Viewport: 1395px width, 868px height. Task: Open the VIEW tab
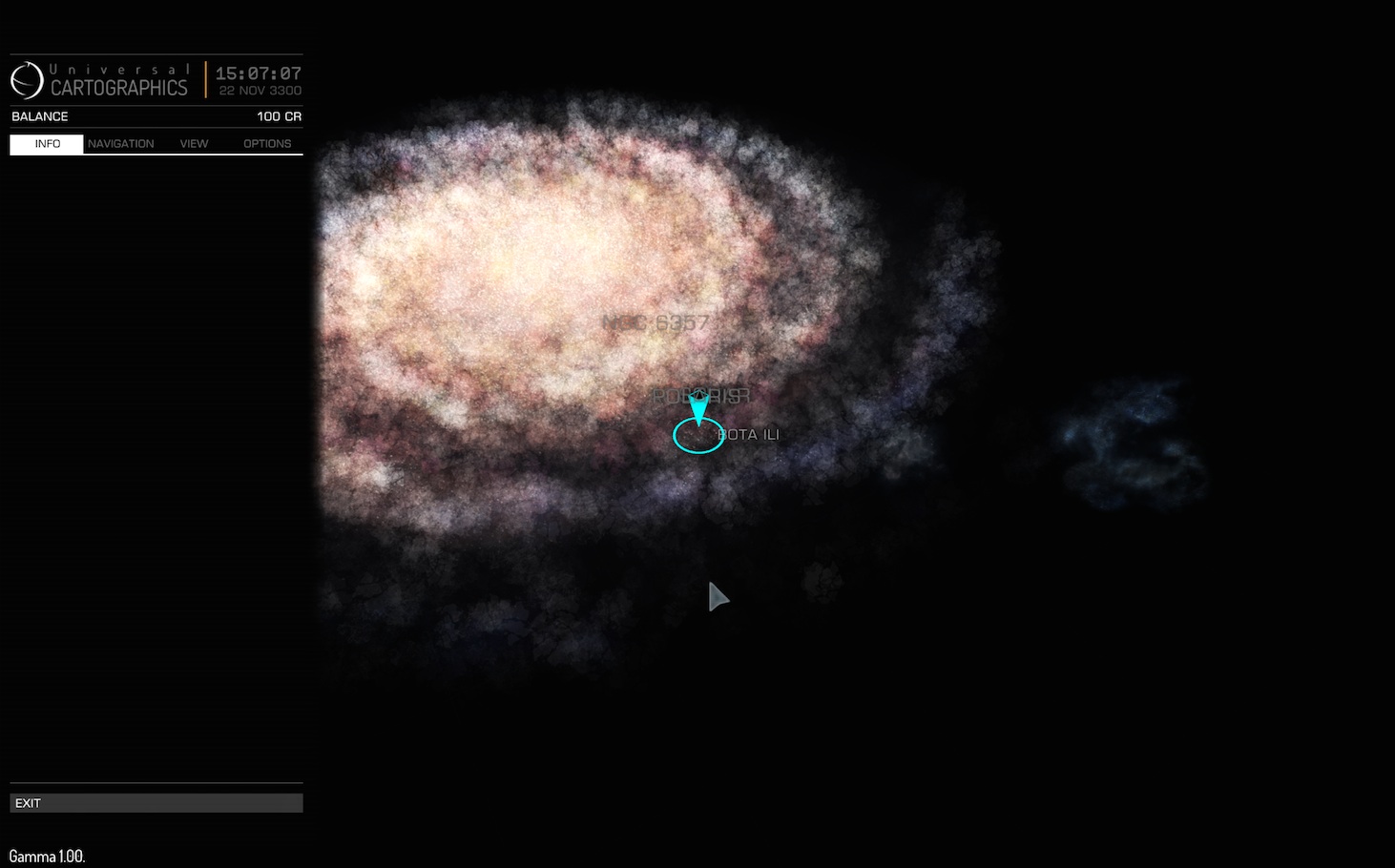coord(194,143)
